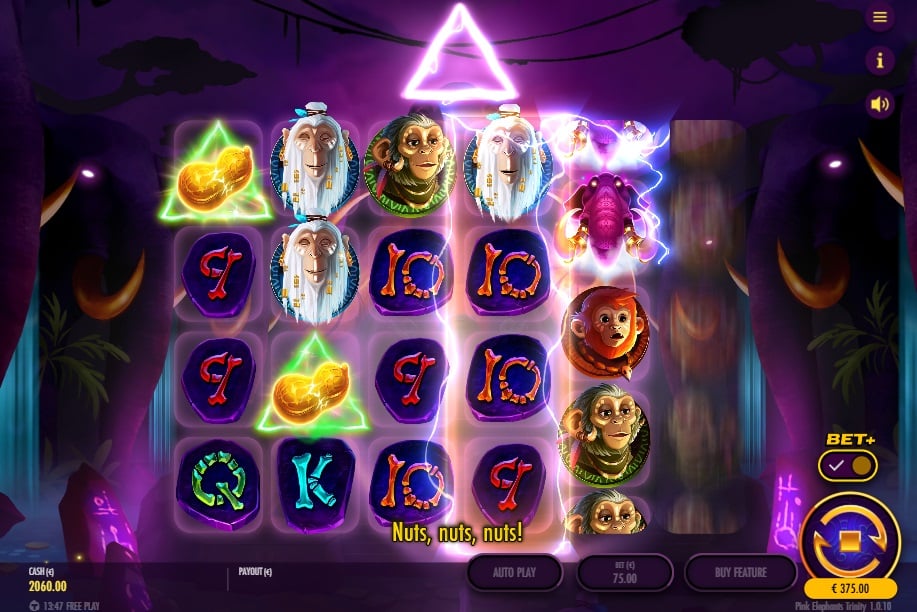Mute the game sound
The width and height of the screenshot is (917, 612).
click(880, 103)
